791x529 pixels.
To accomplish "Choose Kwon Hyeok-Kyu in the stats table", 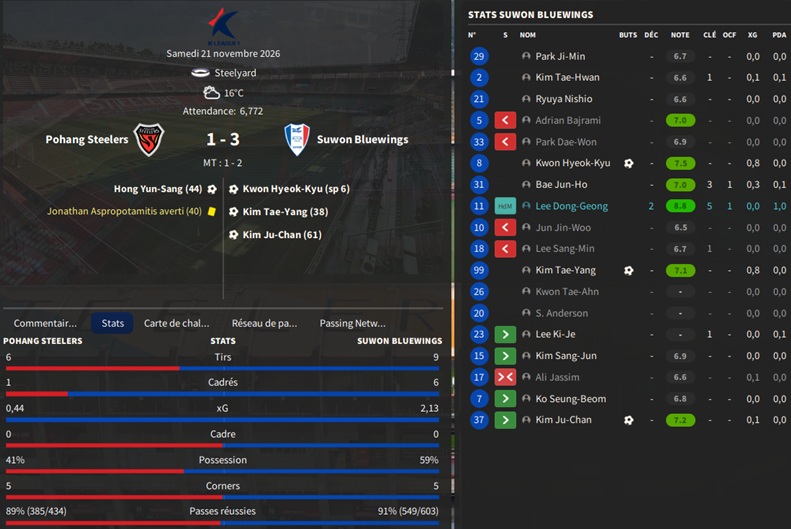I will [572, 163].
